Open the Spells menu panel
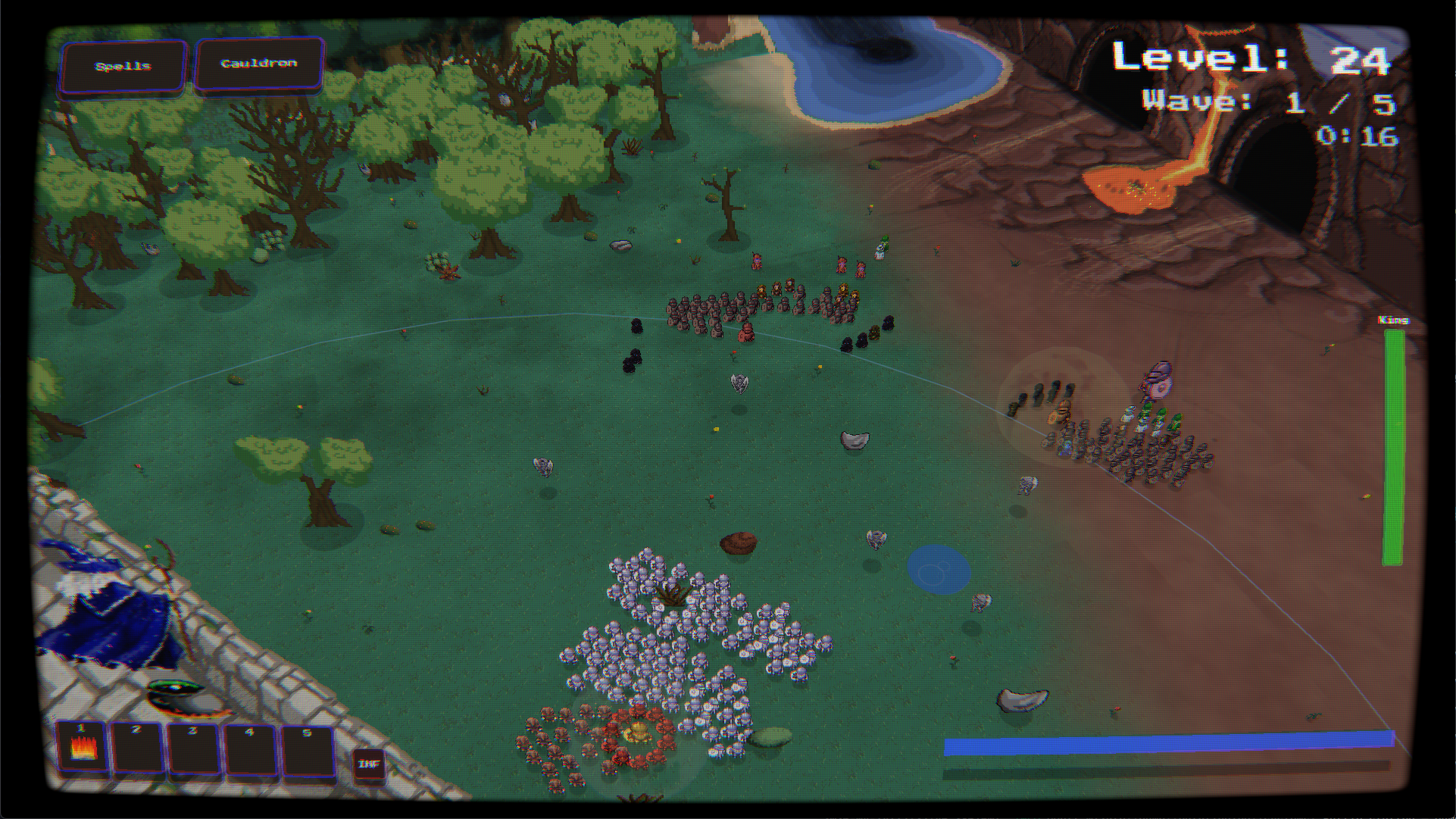 coord(123,65)
